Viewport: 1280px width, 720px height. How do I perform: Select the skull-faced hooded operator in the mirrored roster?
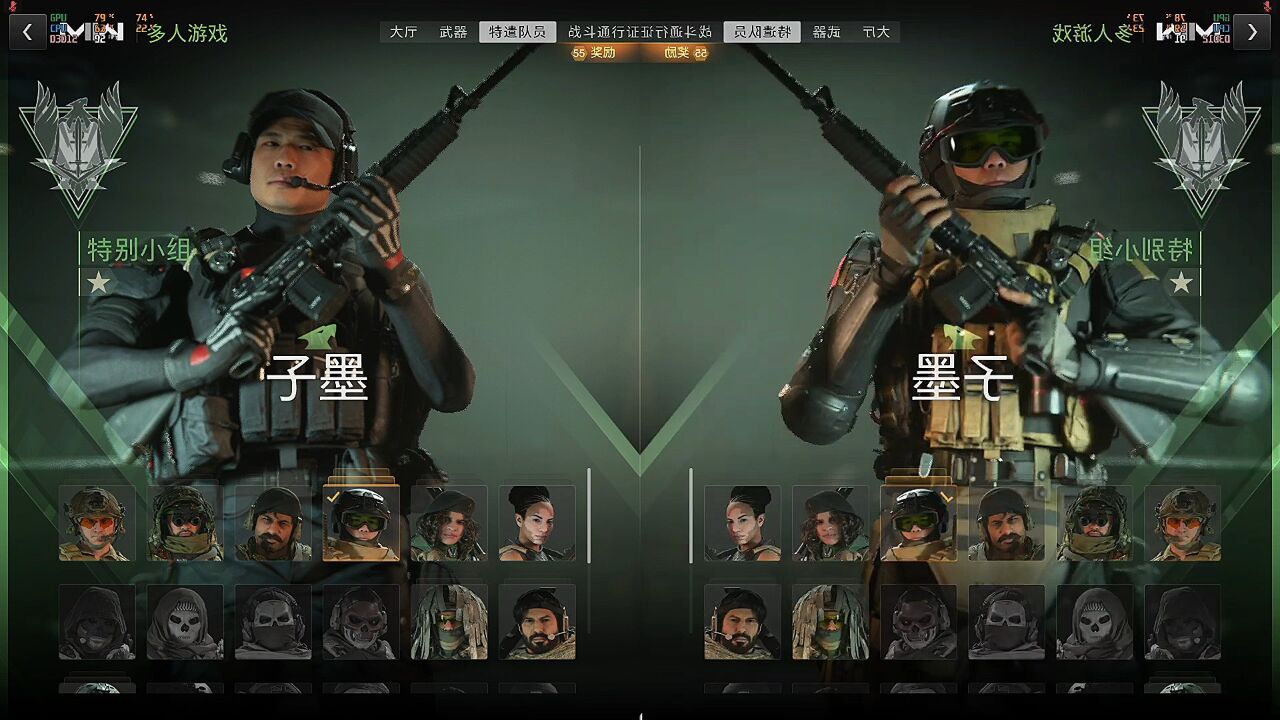[x=1095, y=622]
